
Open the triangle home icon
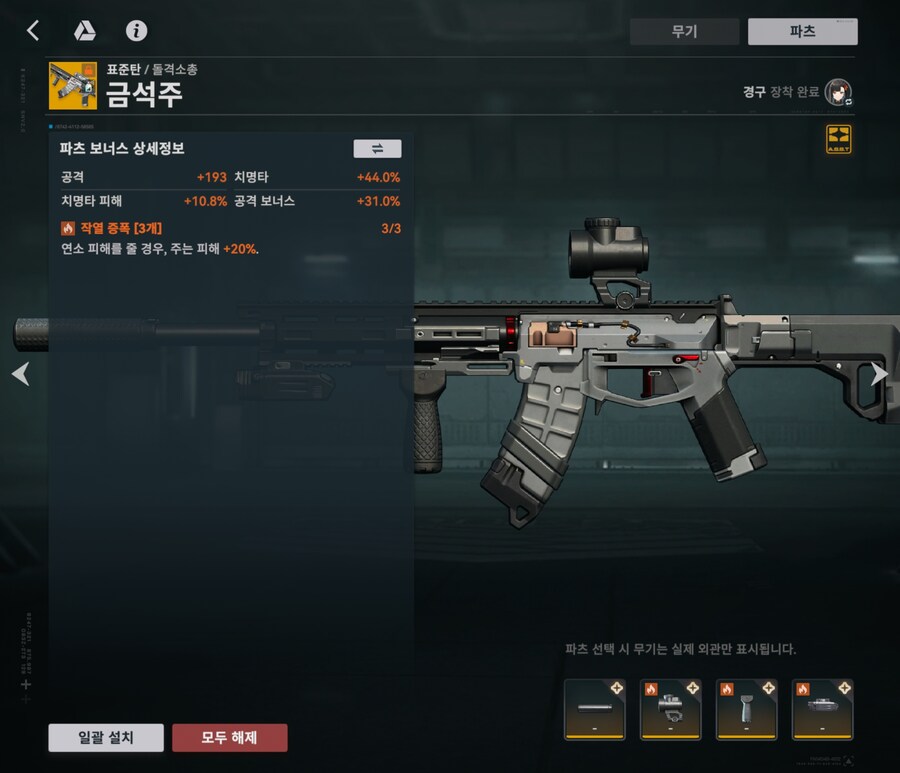point(85,31)
